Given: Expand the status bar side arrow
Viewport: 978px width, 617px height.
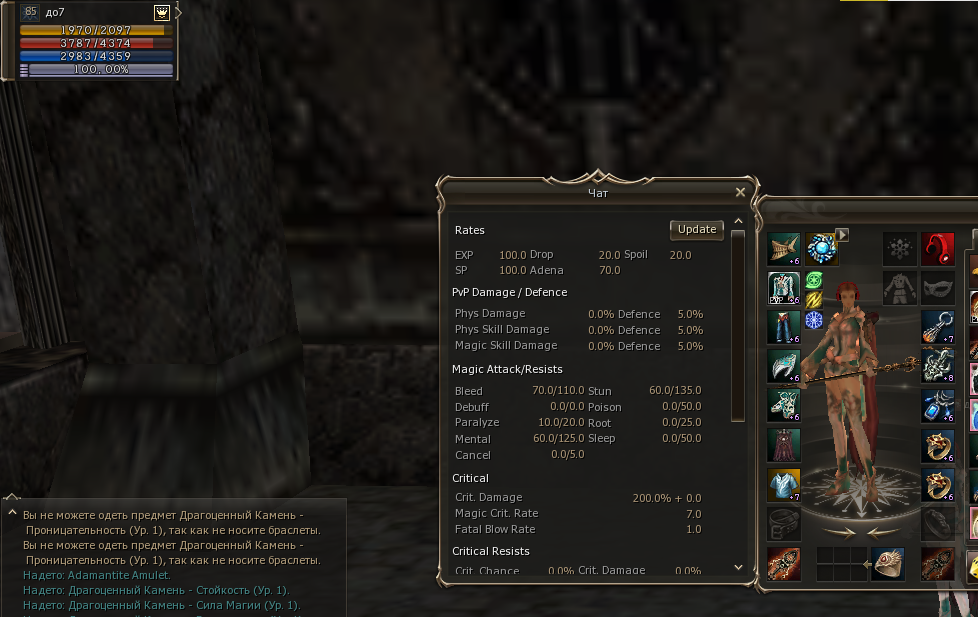Looking at the screenshot, I should coord(178,12).
